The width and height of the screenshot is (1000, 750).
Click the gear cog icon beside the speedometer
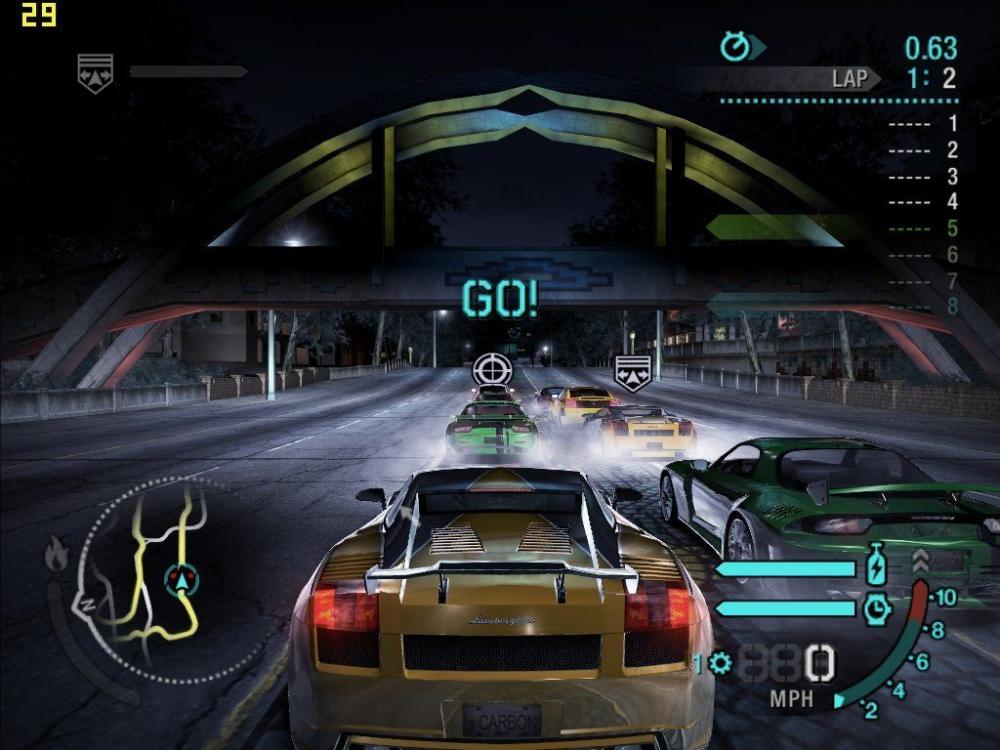(x=719, y=663)
